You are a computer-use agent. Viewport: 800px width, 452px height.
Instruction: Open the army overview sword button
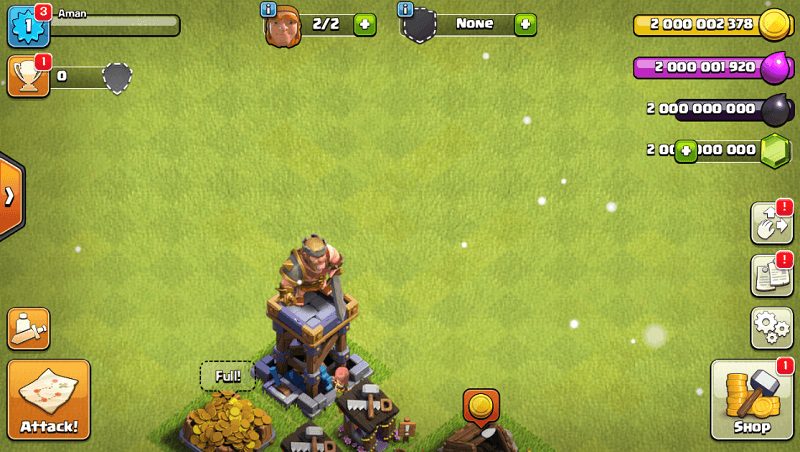(x=29, y=329)
